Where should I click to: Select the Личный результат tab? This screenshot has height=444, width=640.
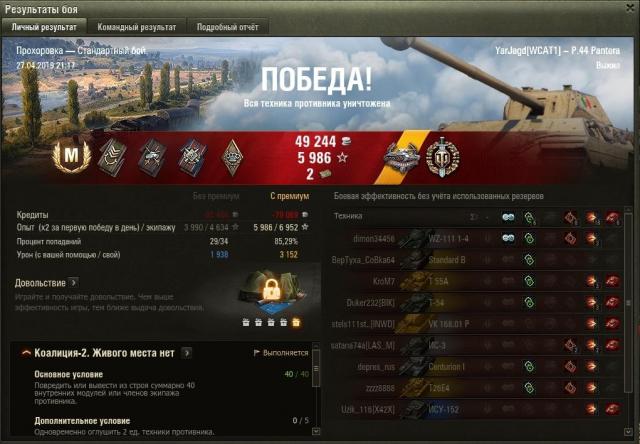[x=44, y=28]
